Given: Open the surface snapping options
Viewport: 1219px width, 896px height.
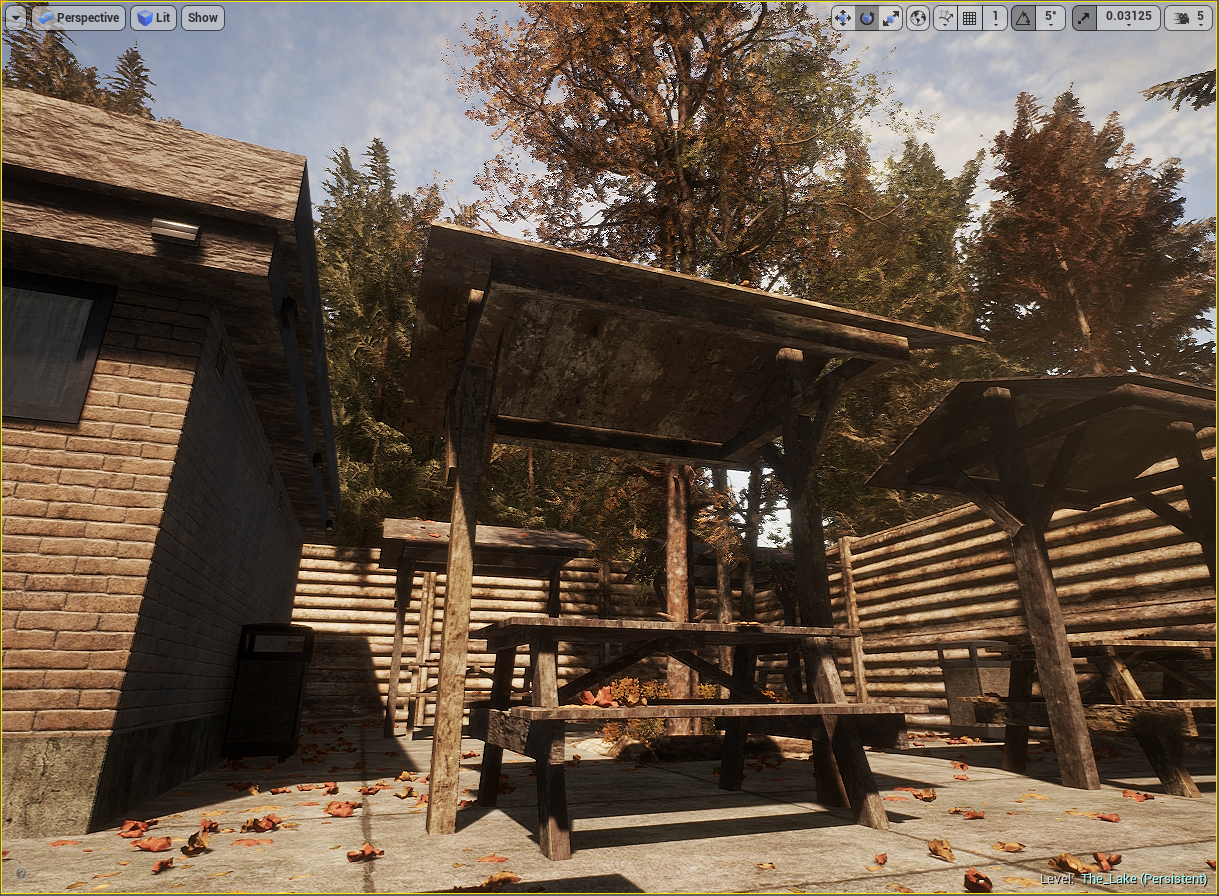Looking at the screenshot, I should (x=945, y=17).
